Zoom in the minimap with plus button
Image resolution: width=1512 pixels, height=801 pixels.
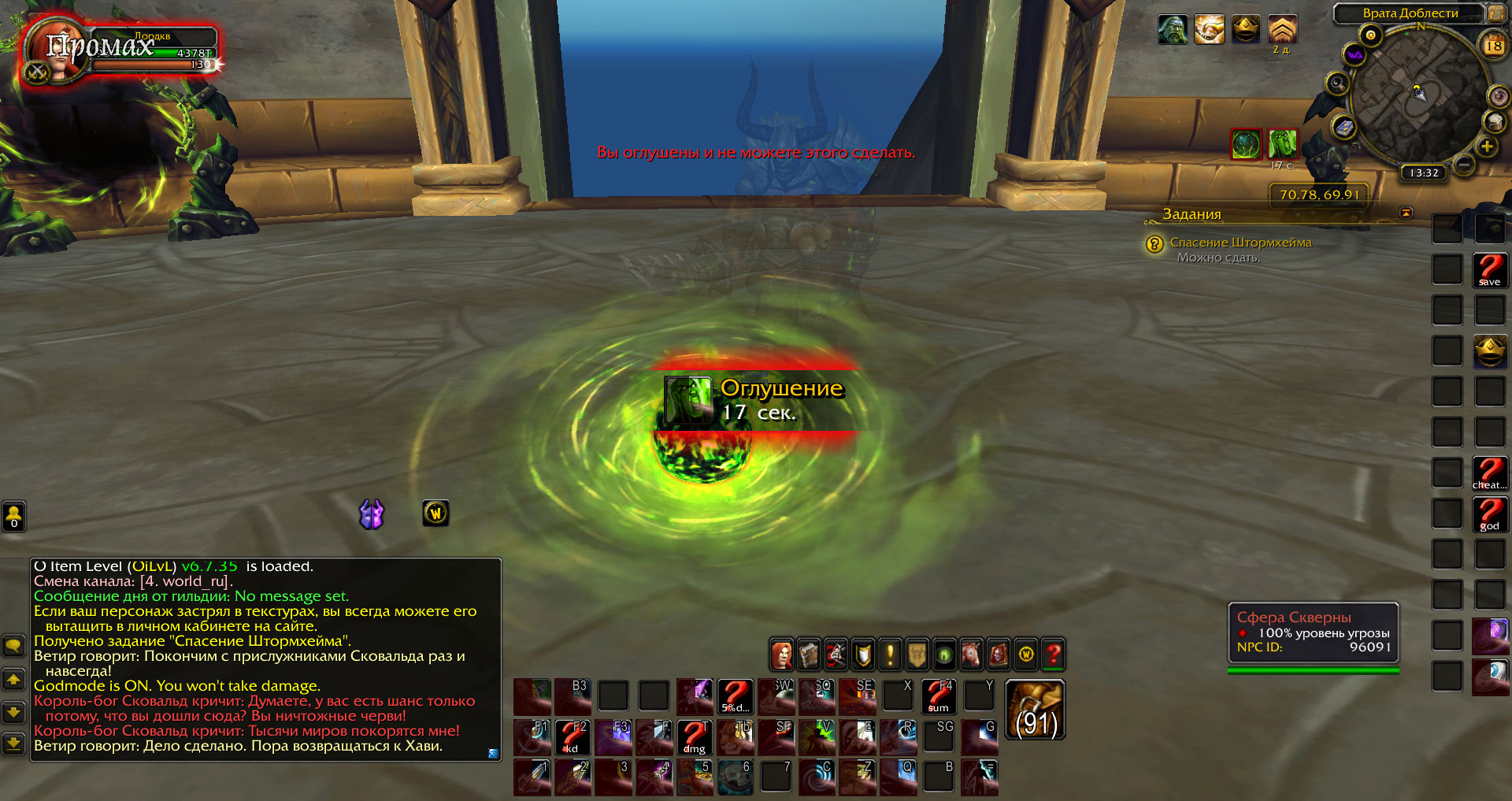[1487, 146]
